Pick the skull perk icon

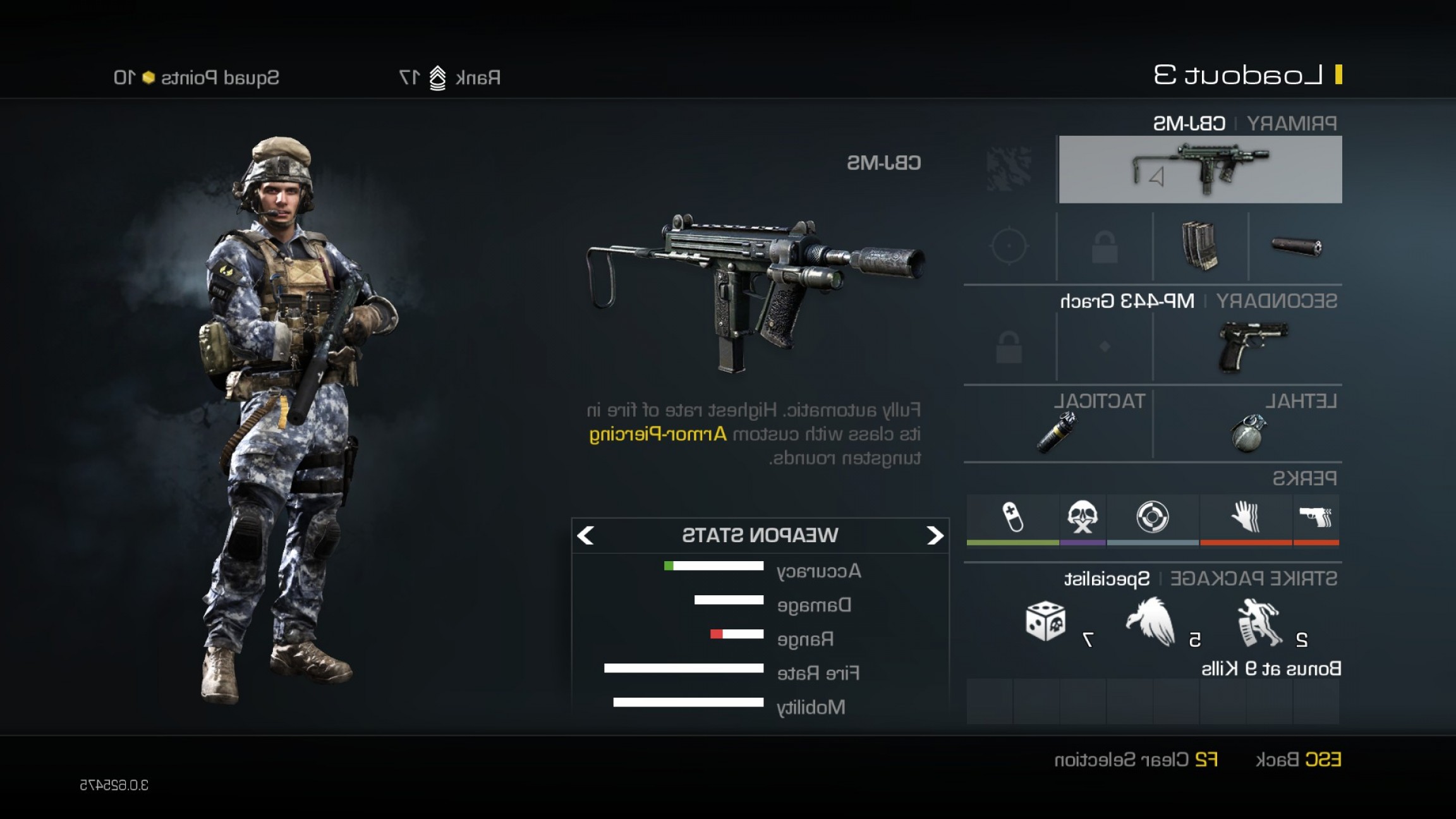[x=1082, y=517]
